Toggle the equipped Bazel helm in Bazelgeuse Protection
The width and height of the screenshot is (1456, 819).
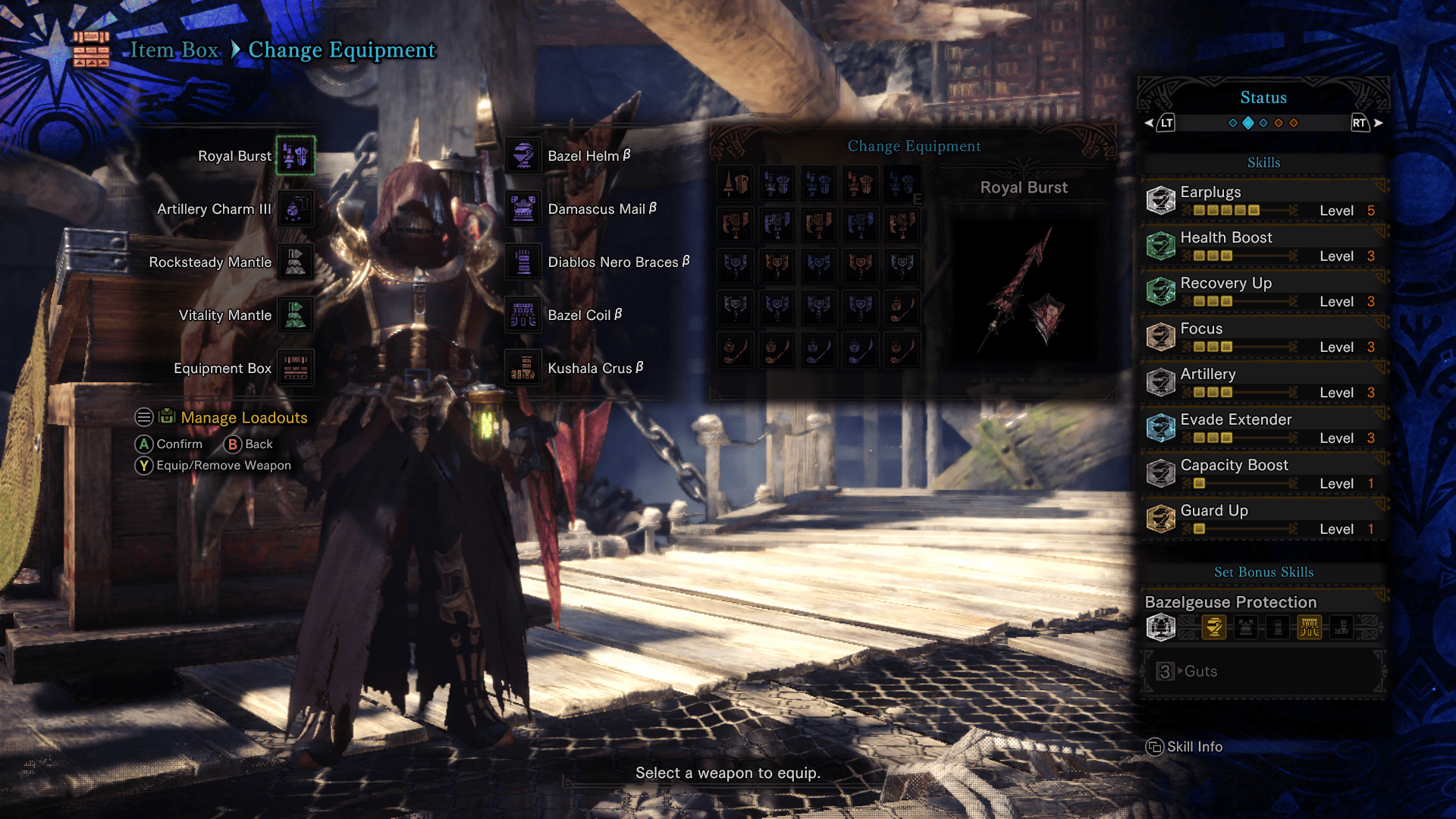point(1216,627)
